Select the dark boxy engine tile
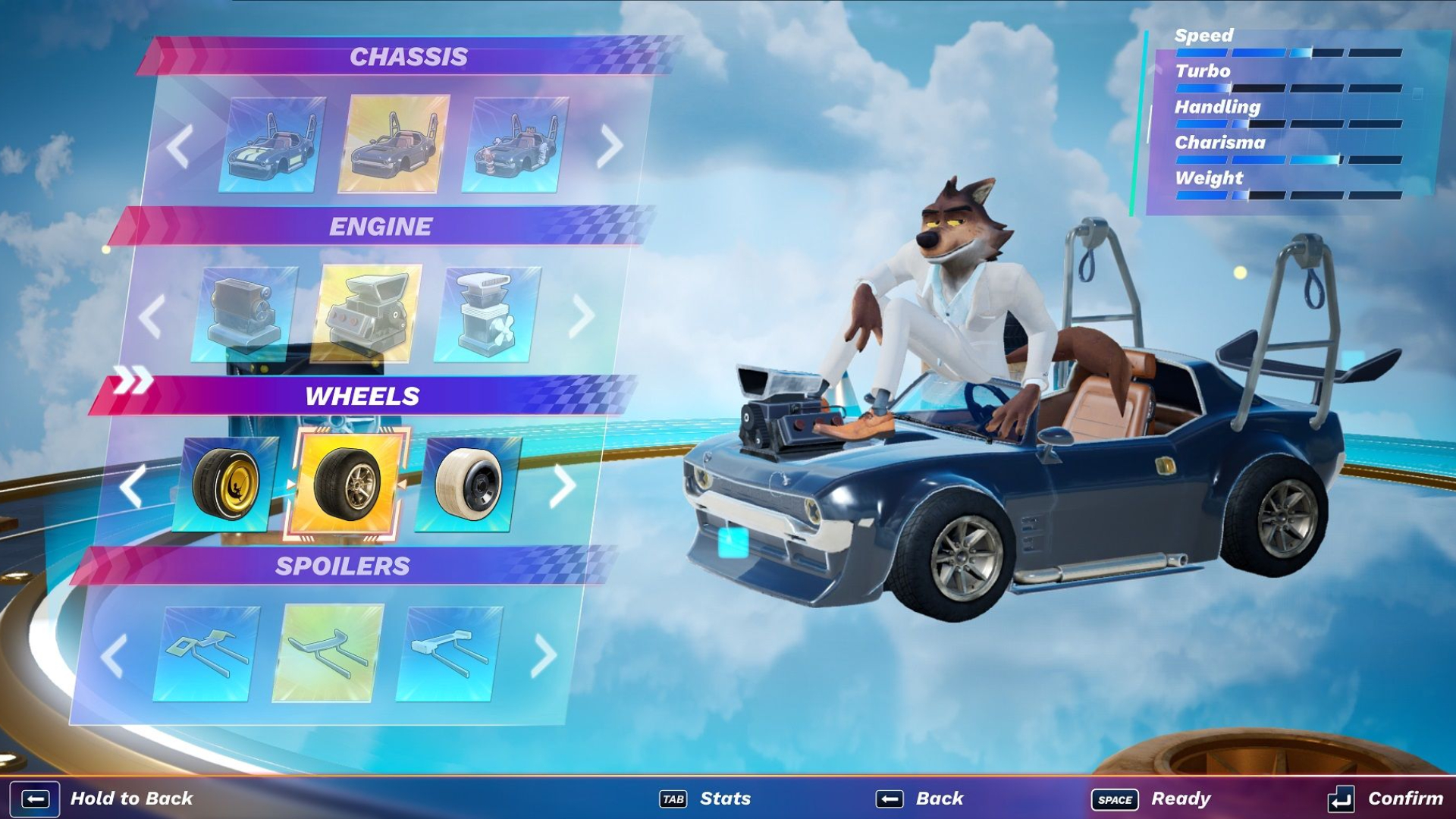Image resolution: width=1456 pixels, height=819 pixels. [x=246, y=314]
